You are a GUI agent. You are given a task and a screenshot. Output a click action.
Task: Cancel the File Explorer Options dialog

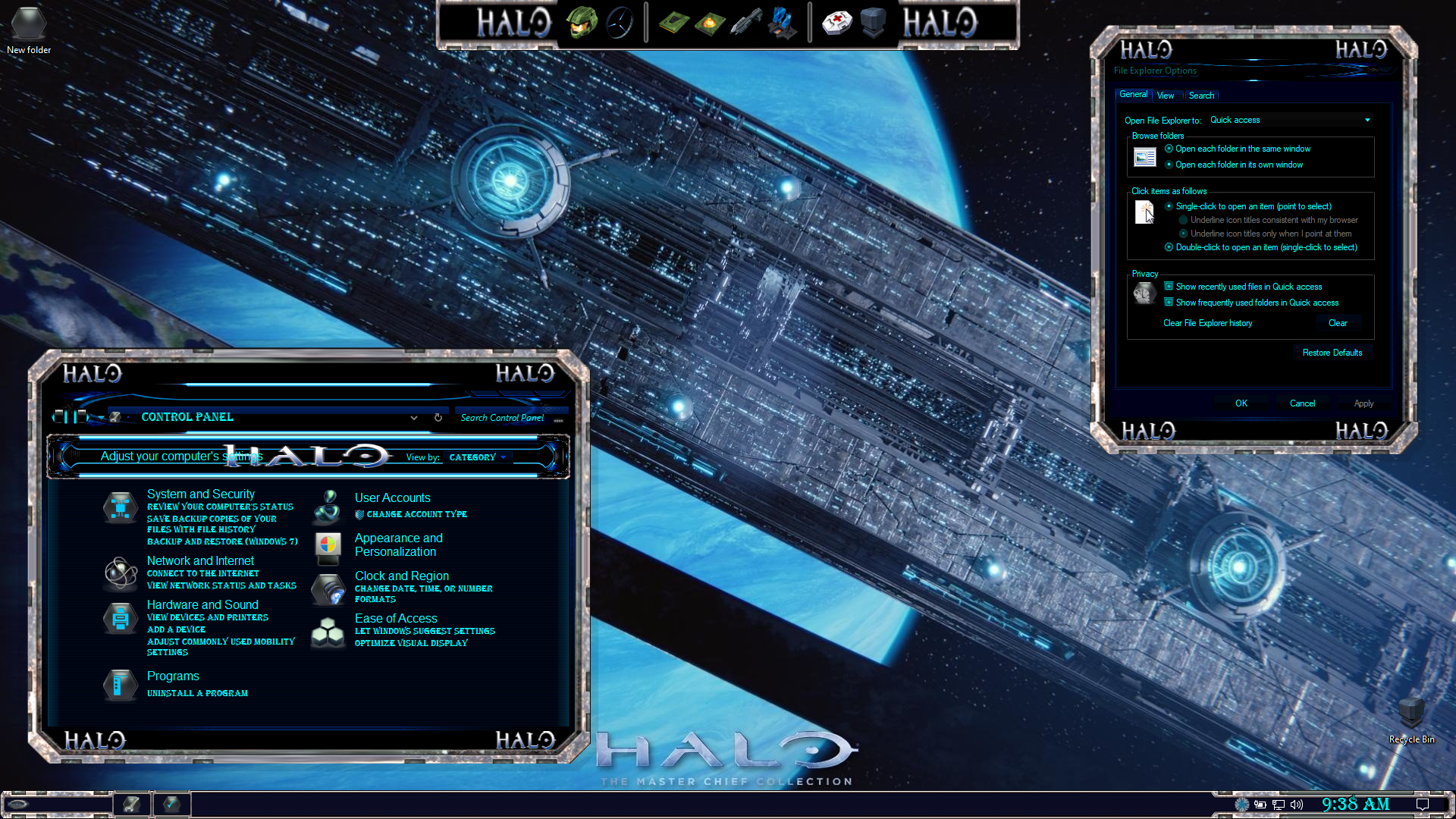coord(1302,403)
